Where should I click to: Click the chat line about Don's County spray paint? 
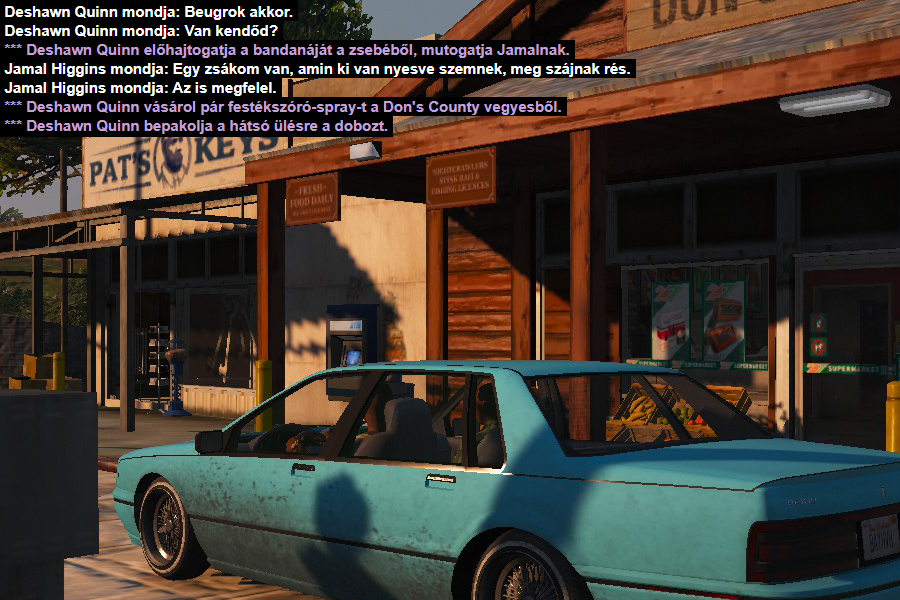coord(285,107)
